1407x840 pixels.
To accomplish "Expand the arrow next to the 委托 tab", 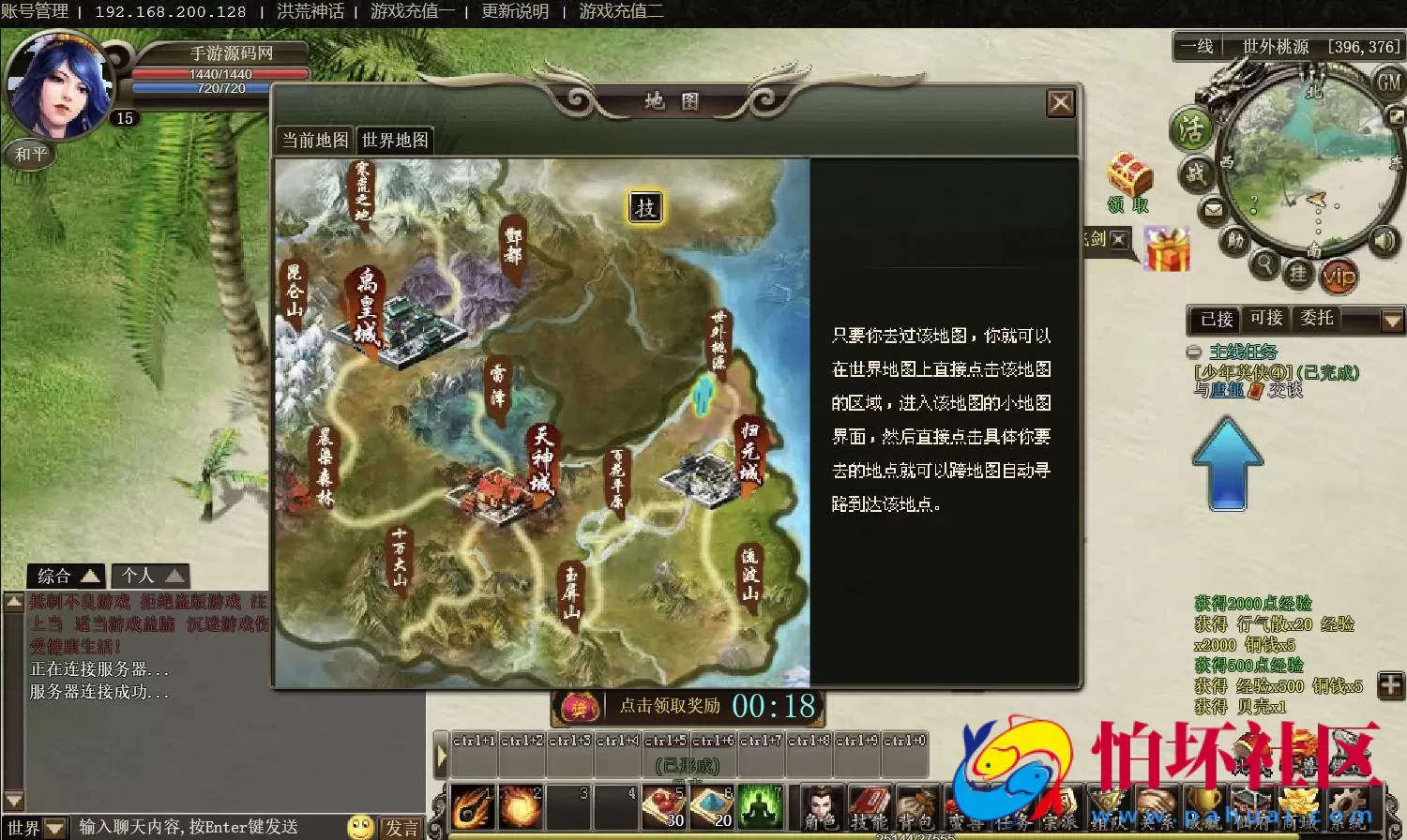I will 1392,319.
